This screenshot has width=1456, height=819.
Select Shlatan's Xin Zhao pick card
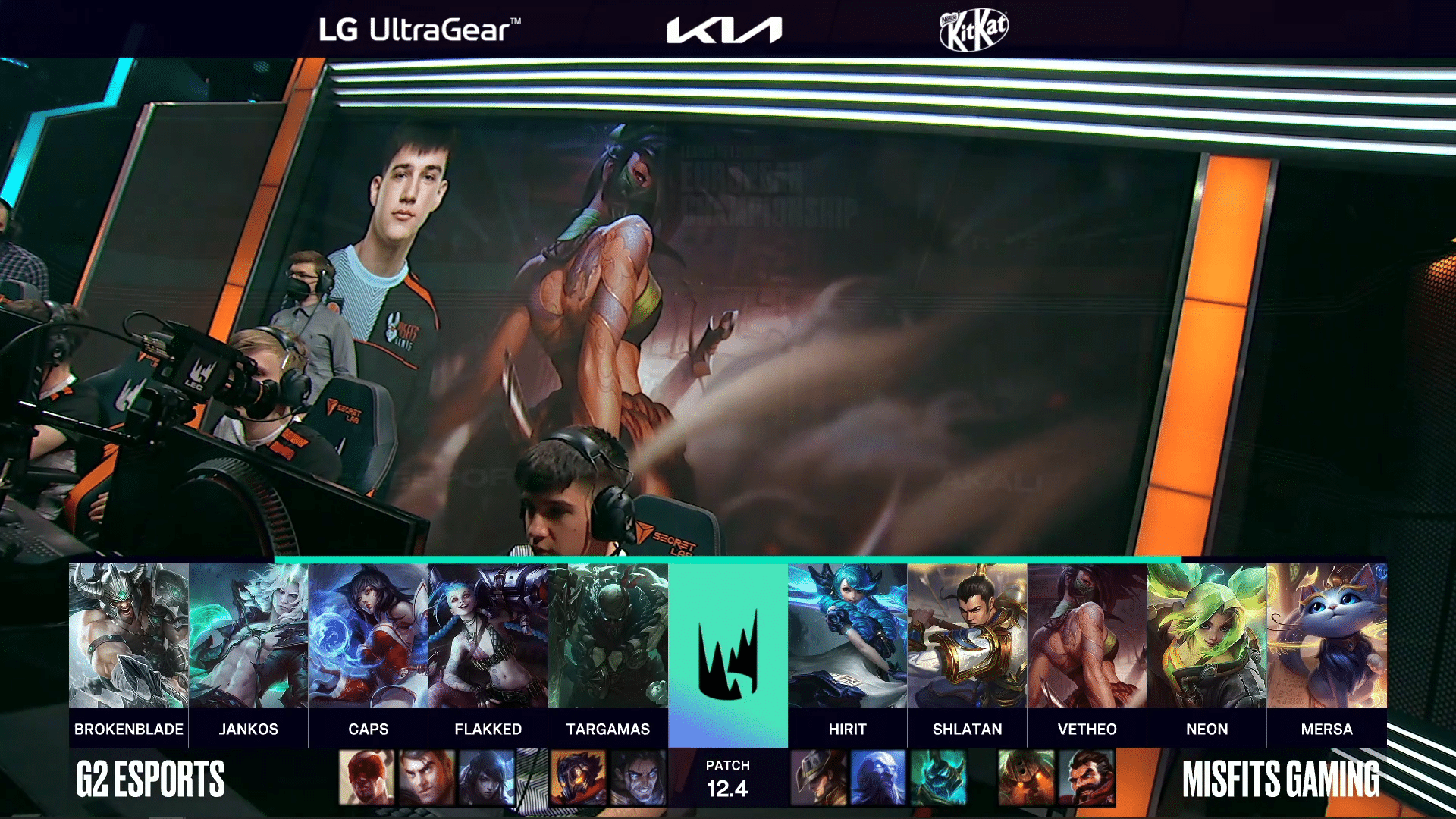click(968, 635)
